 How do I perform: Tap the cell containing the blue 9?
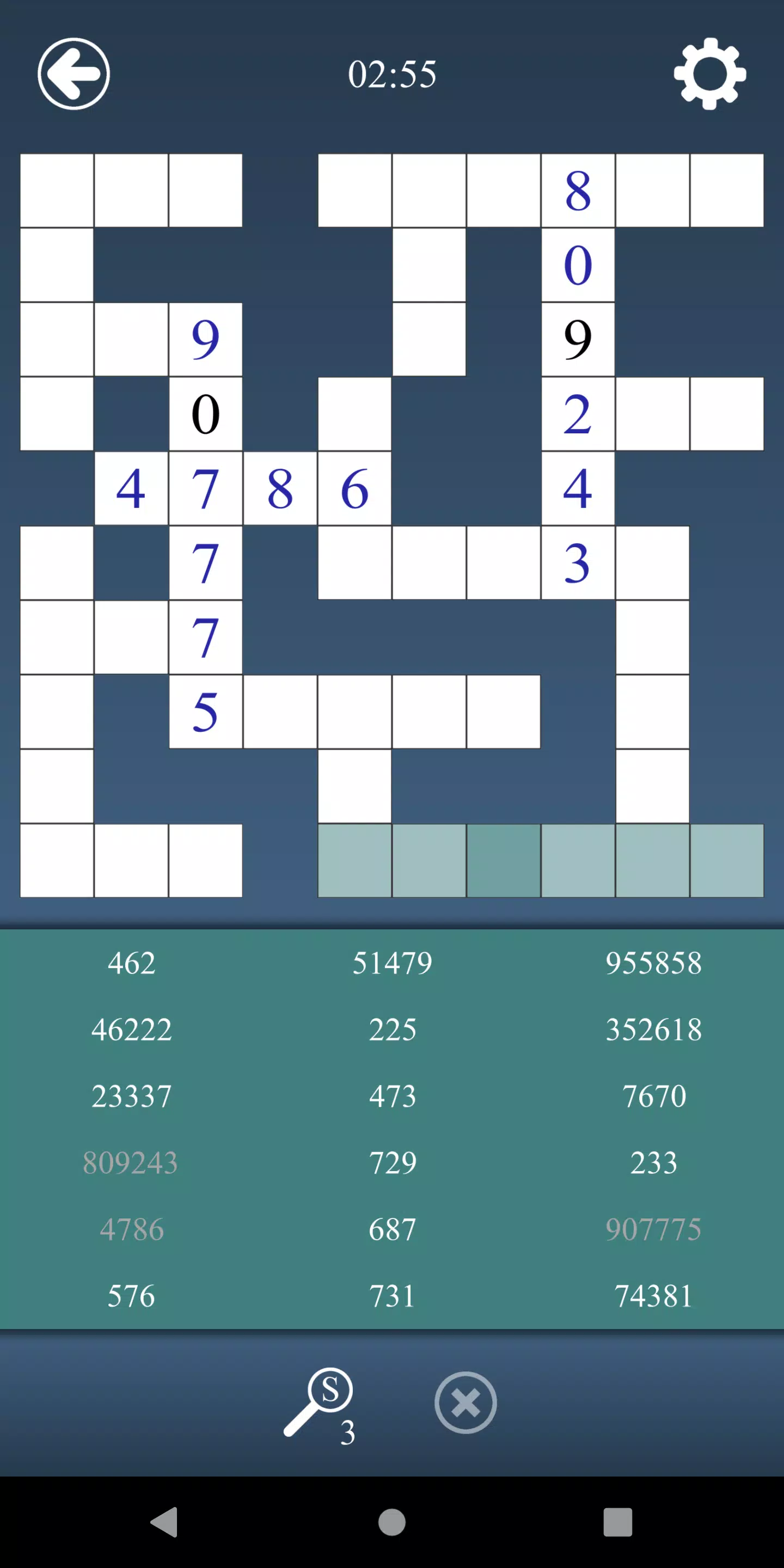(205, 339)
